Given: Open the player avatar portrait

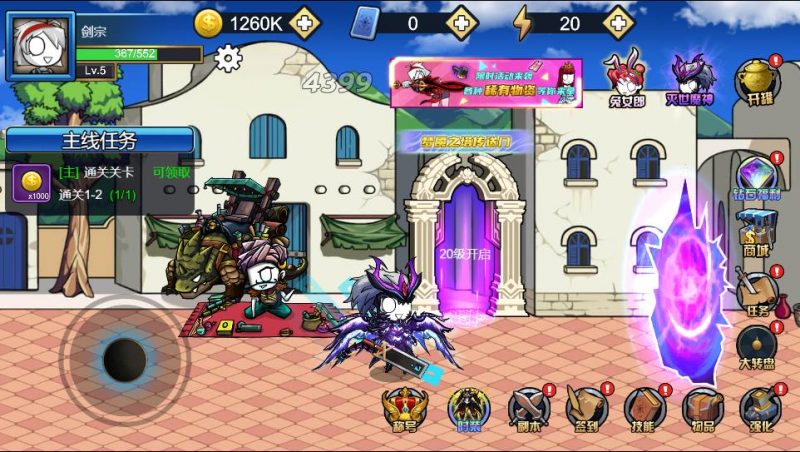Looking at the screenshot, I should click(x=40, y=46).
